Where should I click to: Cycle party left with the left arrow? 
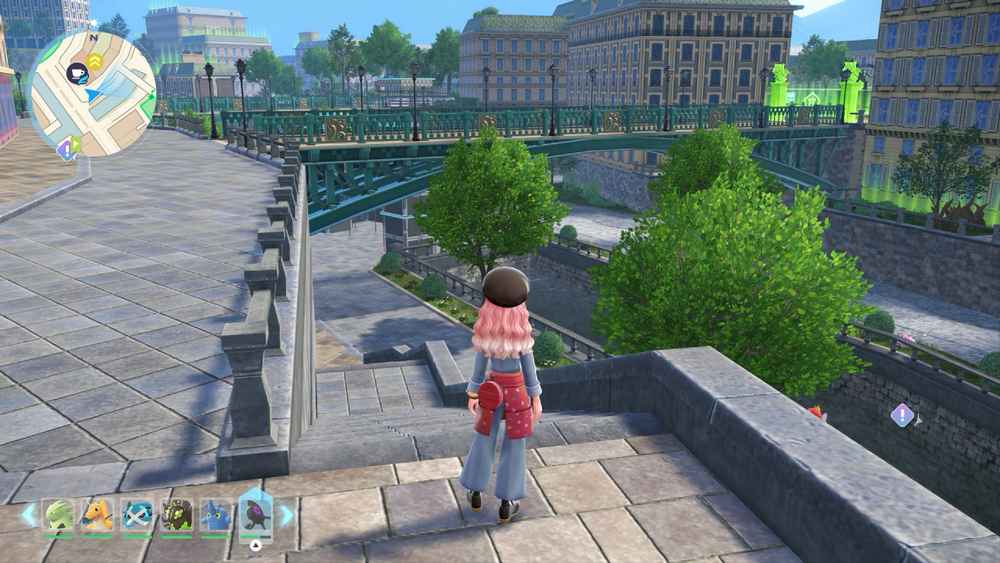pyautogui.click(x=29, y=515)
